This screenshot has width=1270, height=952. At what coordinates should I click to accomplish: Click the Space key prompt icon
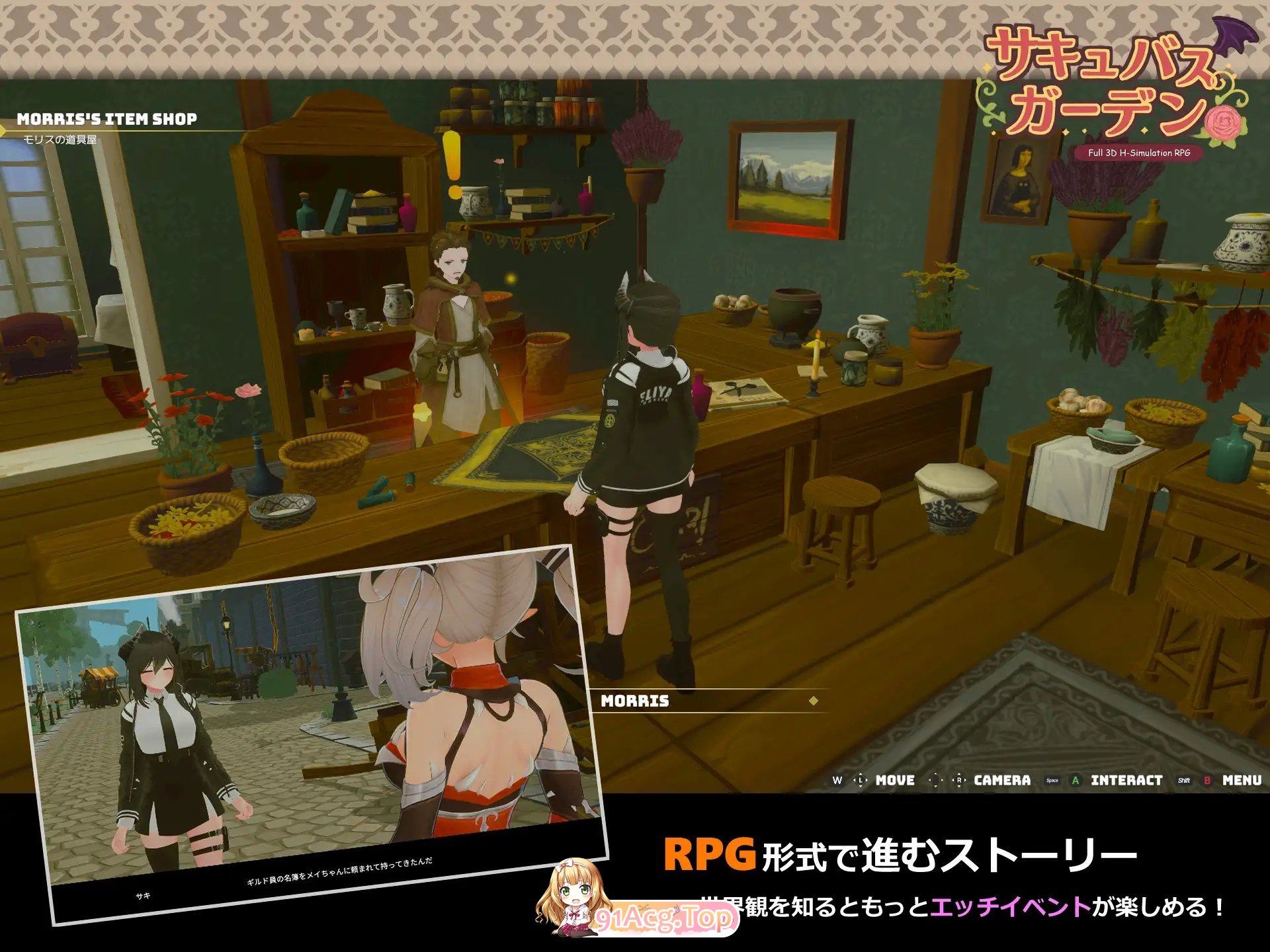pos(1052,780)
